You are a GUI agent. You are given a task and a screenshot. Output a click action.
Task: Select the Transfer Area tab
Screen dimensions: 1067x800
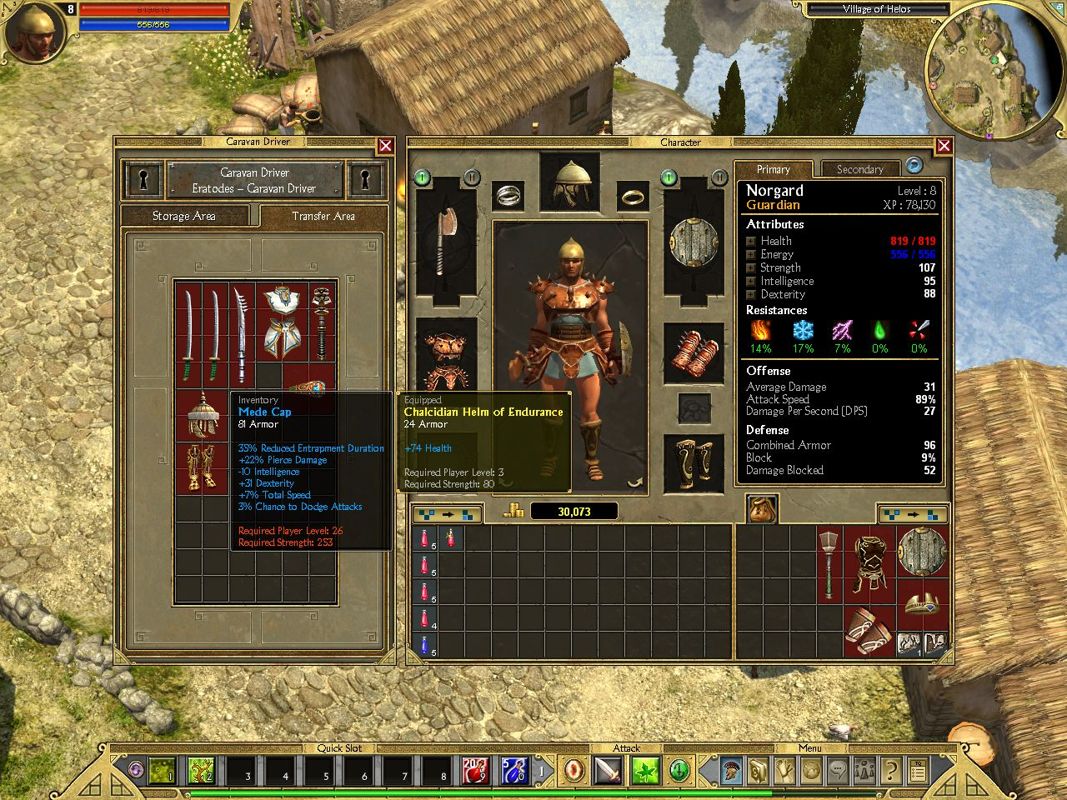tap(323, 216)
